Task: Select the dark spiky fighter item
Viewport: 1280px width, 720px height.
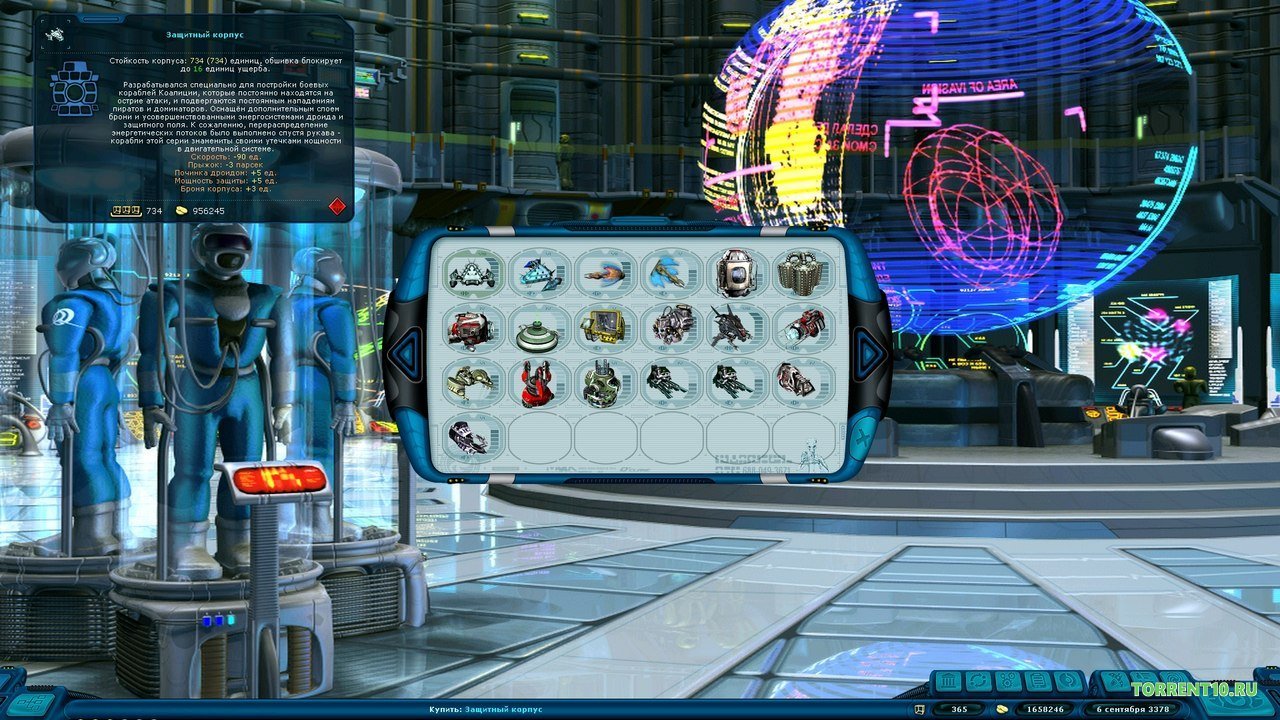Action: point(737,329)
